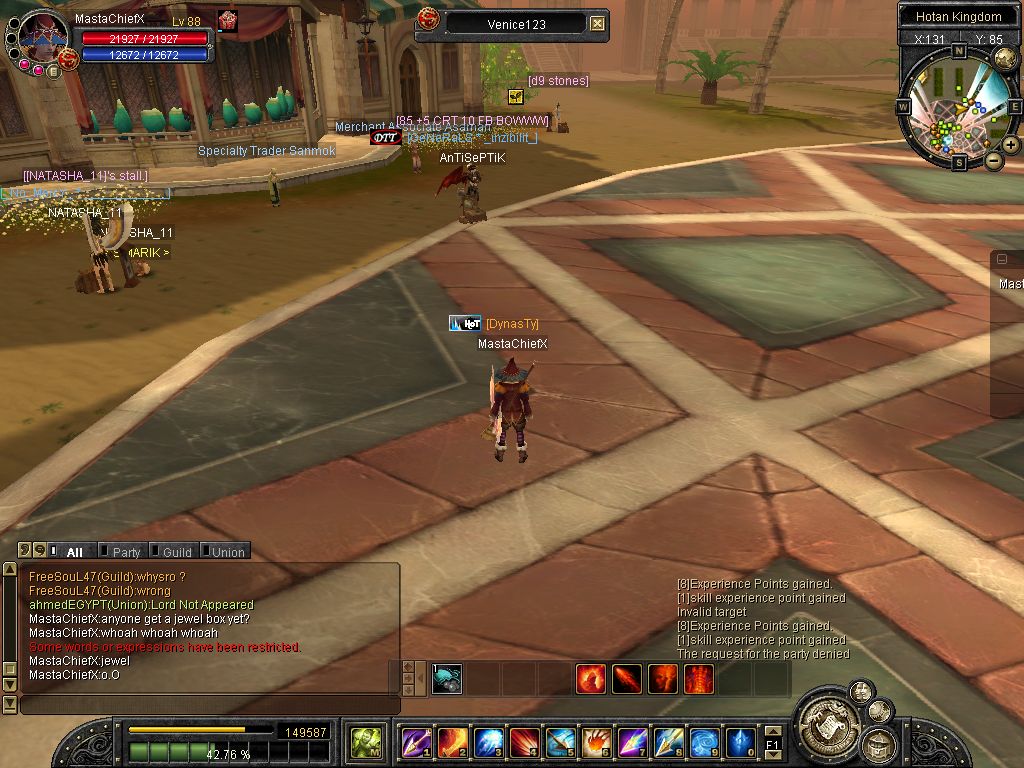Use the flame slash skill in slot 2
The height and width of the screenshot is (768, 1024).
click(452, 742)
